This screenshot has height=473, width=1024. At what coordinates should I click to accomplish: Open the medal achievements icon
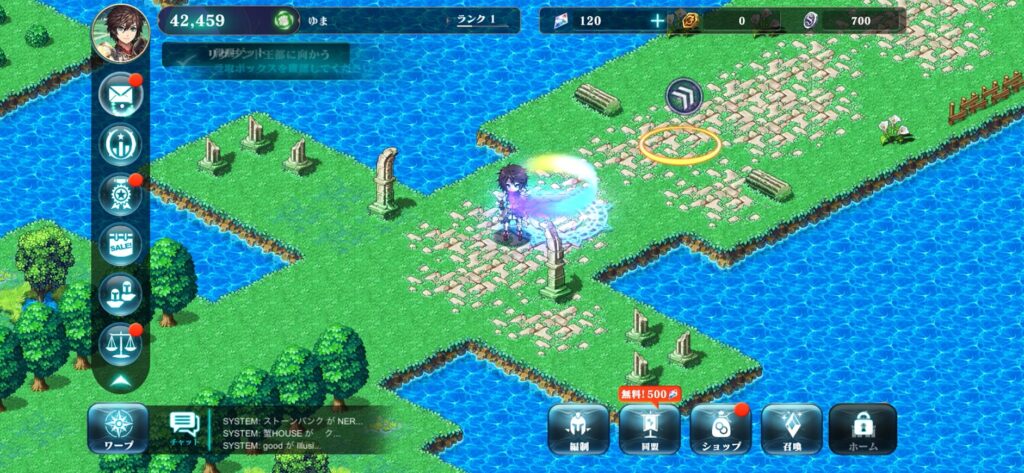[120, 195]
